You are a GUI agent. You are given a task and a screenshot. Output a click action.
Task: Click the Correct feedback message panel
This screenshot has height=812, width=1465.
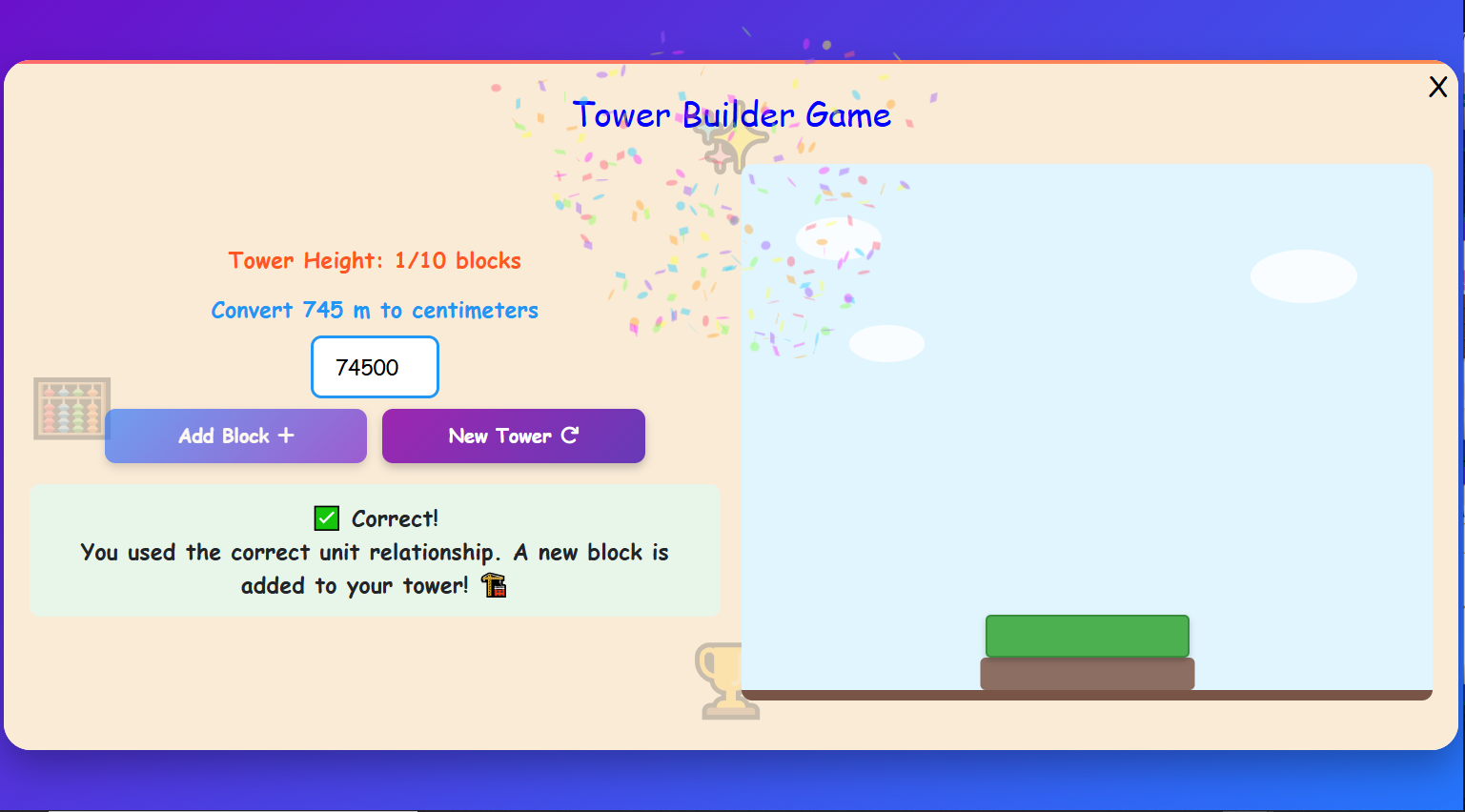[x=376, y=551]
